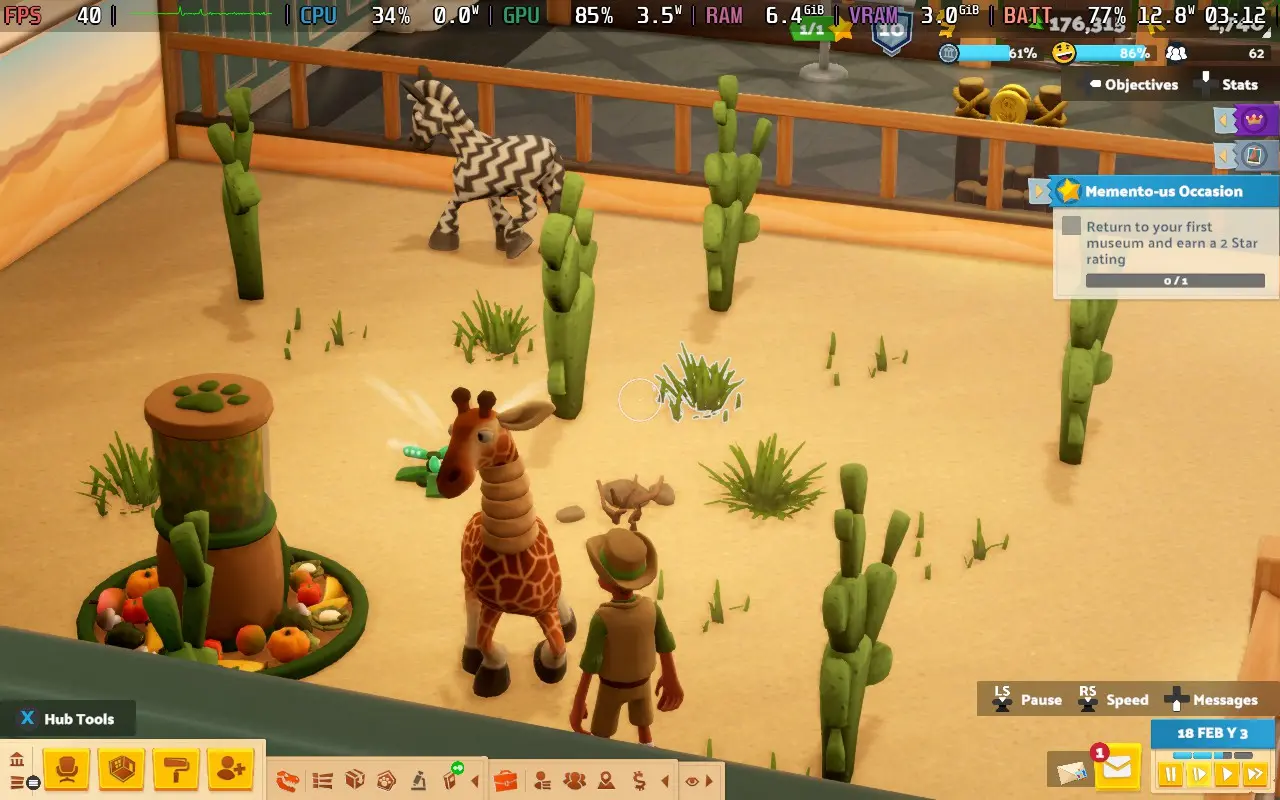Screen dimensions: 1280x800
Task: Set game speed to normal play
Action: coord(1226,773)
